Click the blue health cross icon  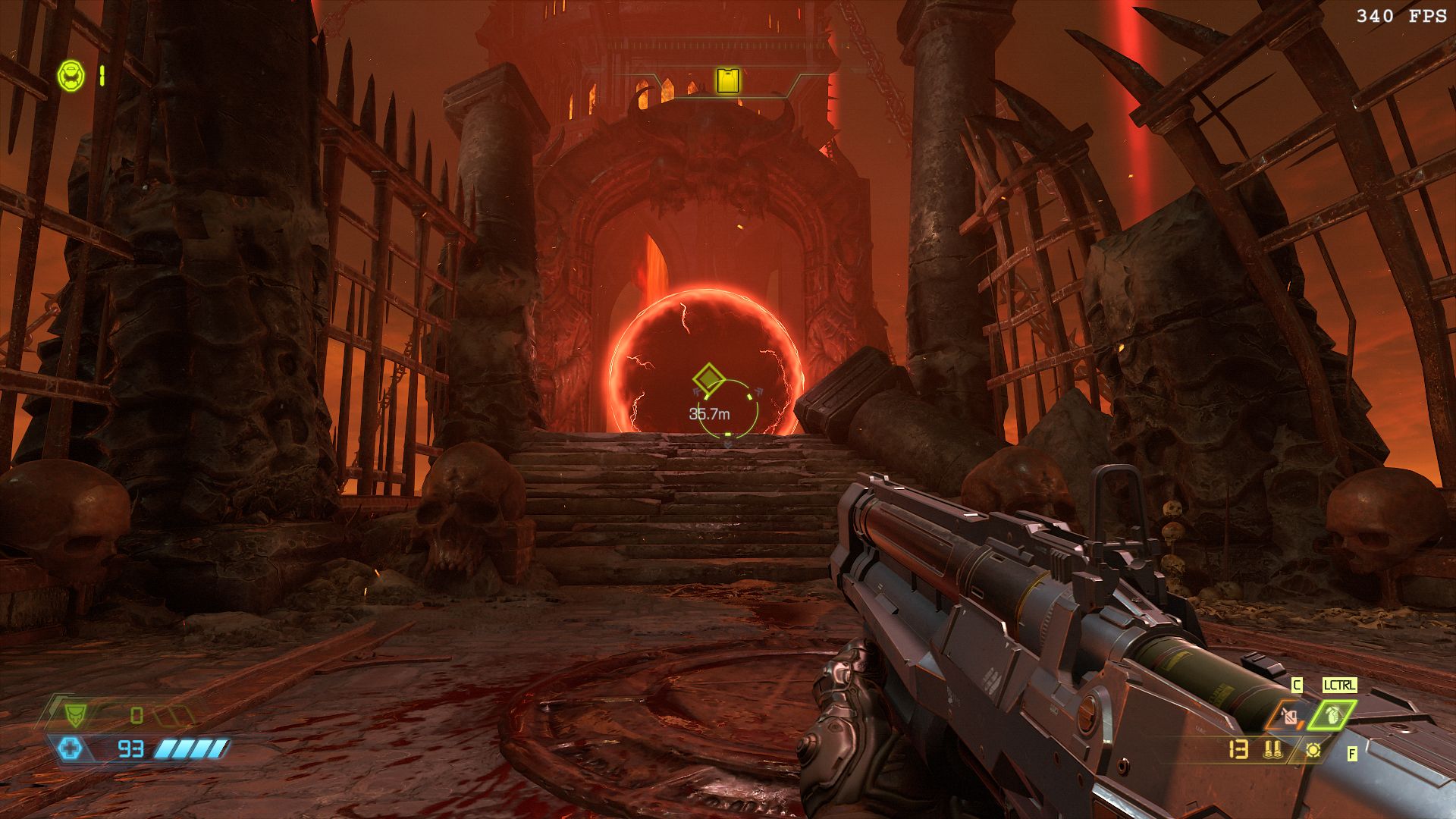click(69, 749)
